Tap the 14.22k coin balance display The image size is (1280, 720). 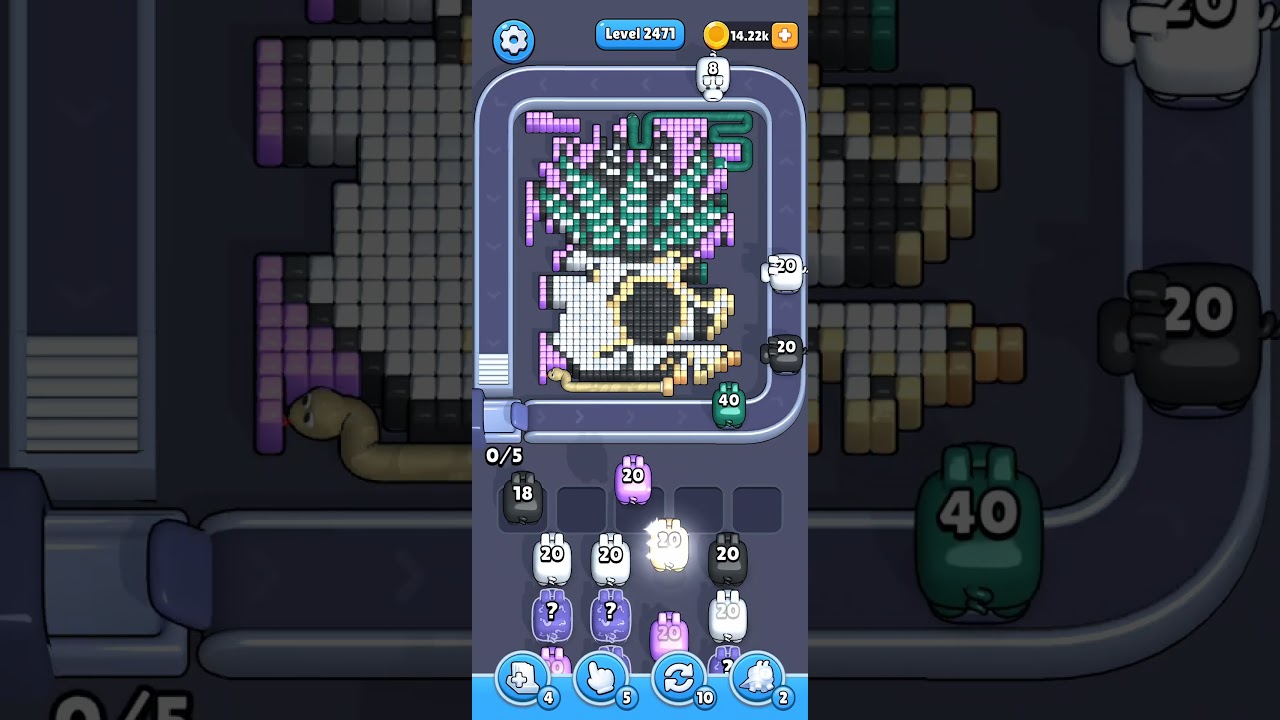[749, 36]
